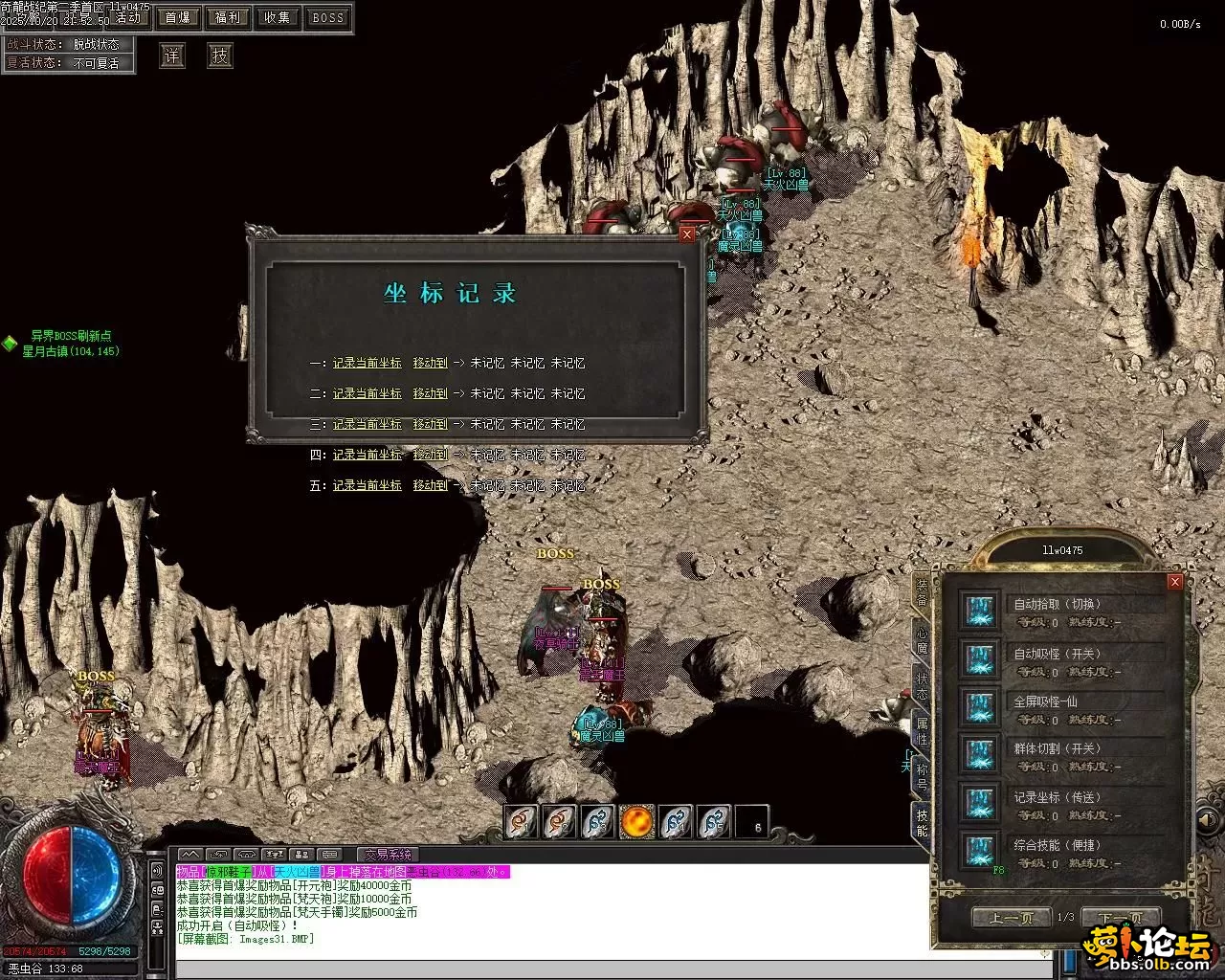The height and width of the screenshot is (980, 1225).
Task: Switch to the 属性 attributes tab
Action: click(x=922, y=730)
